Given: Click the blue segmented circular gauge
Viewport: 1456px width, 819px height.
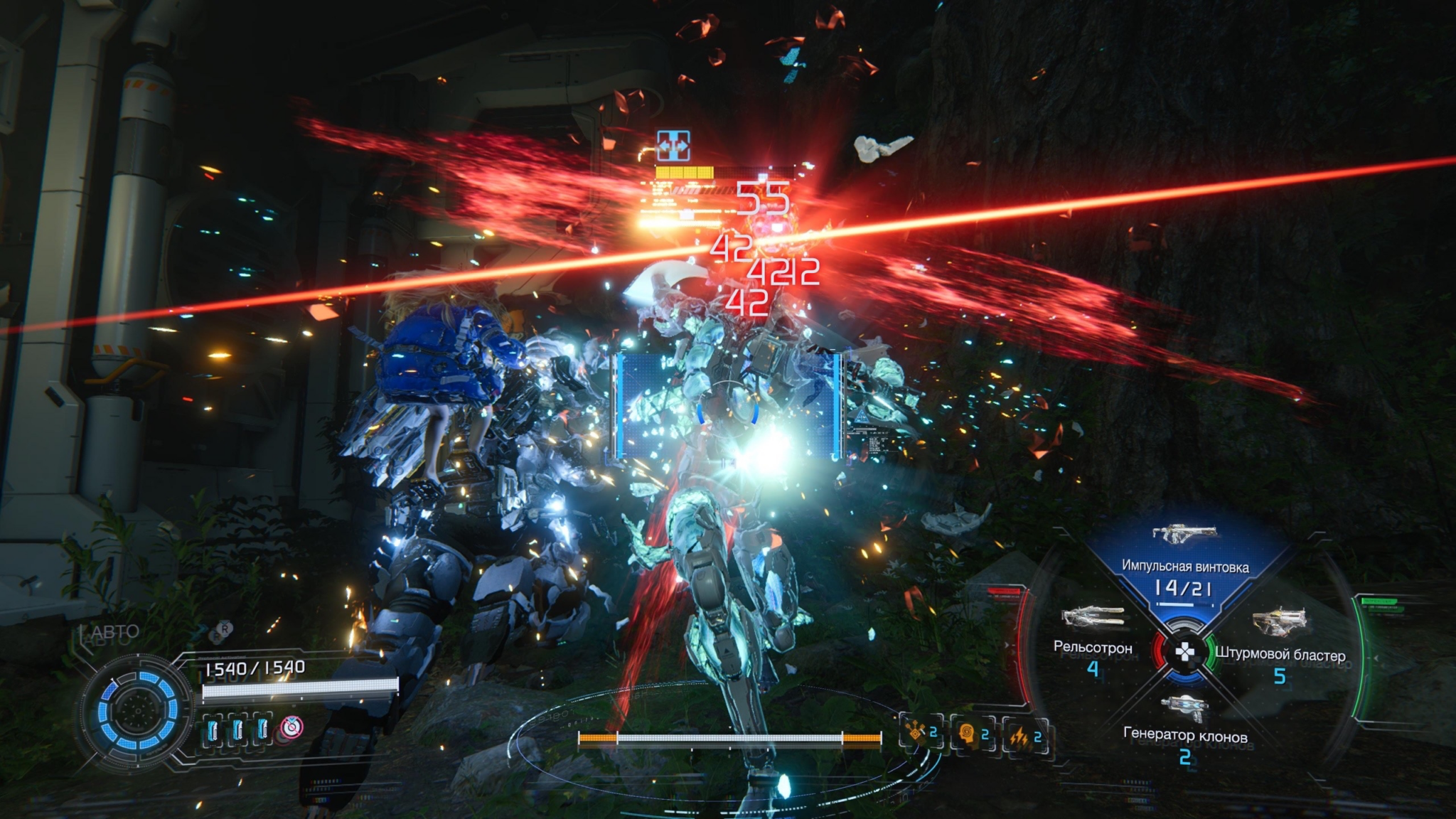Looking at the screenshot, I should point(135,712).
